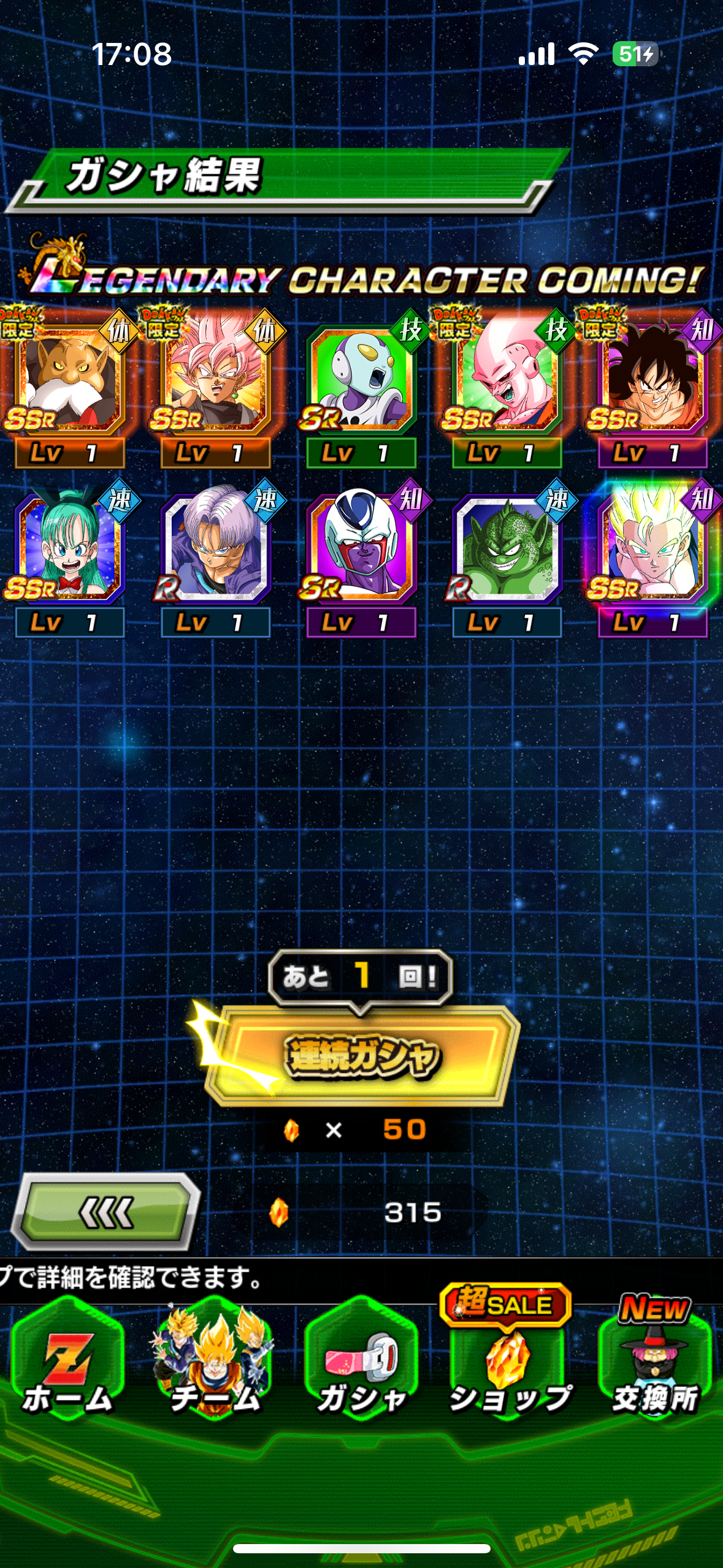Open the rainbow-framed Super Saiyan SSR card

click(x=652, y=549)
